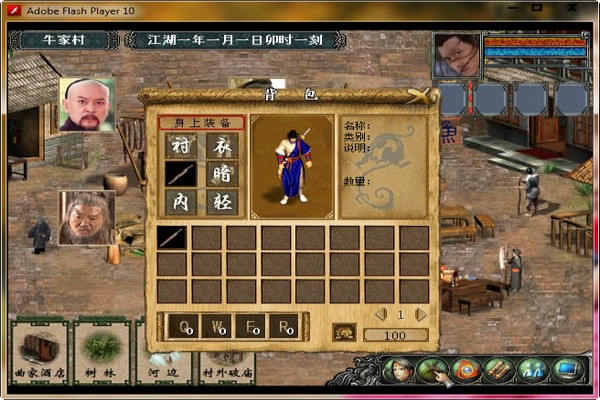Open the hero portrait in the top right
This screenshot has width=600, height=400.
pyautogui.click(x=456, y=55)
